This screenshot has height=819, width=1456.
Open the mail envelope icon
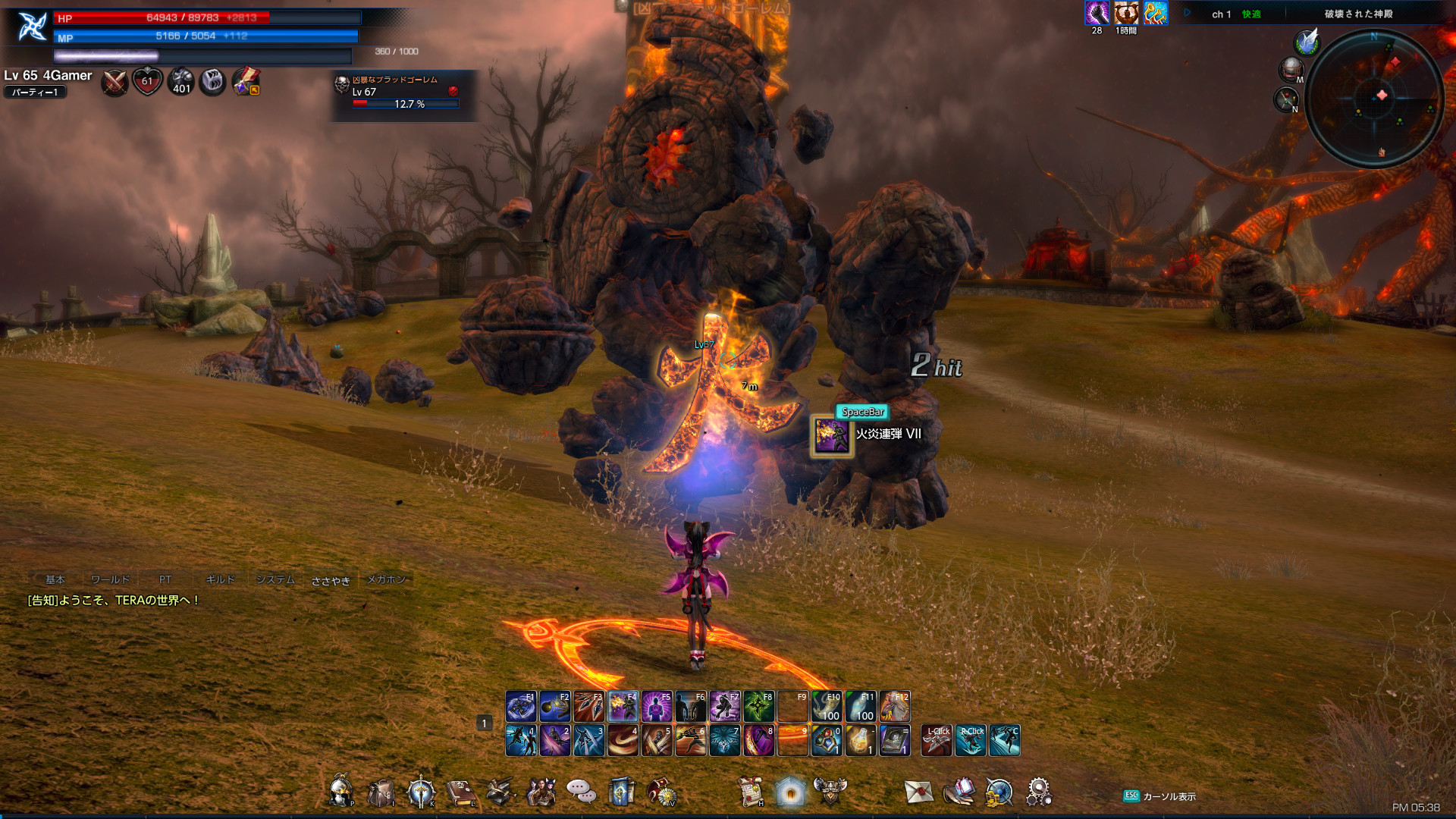tap(918, 792)
